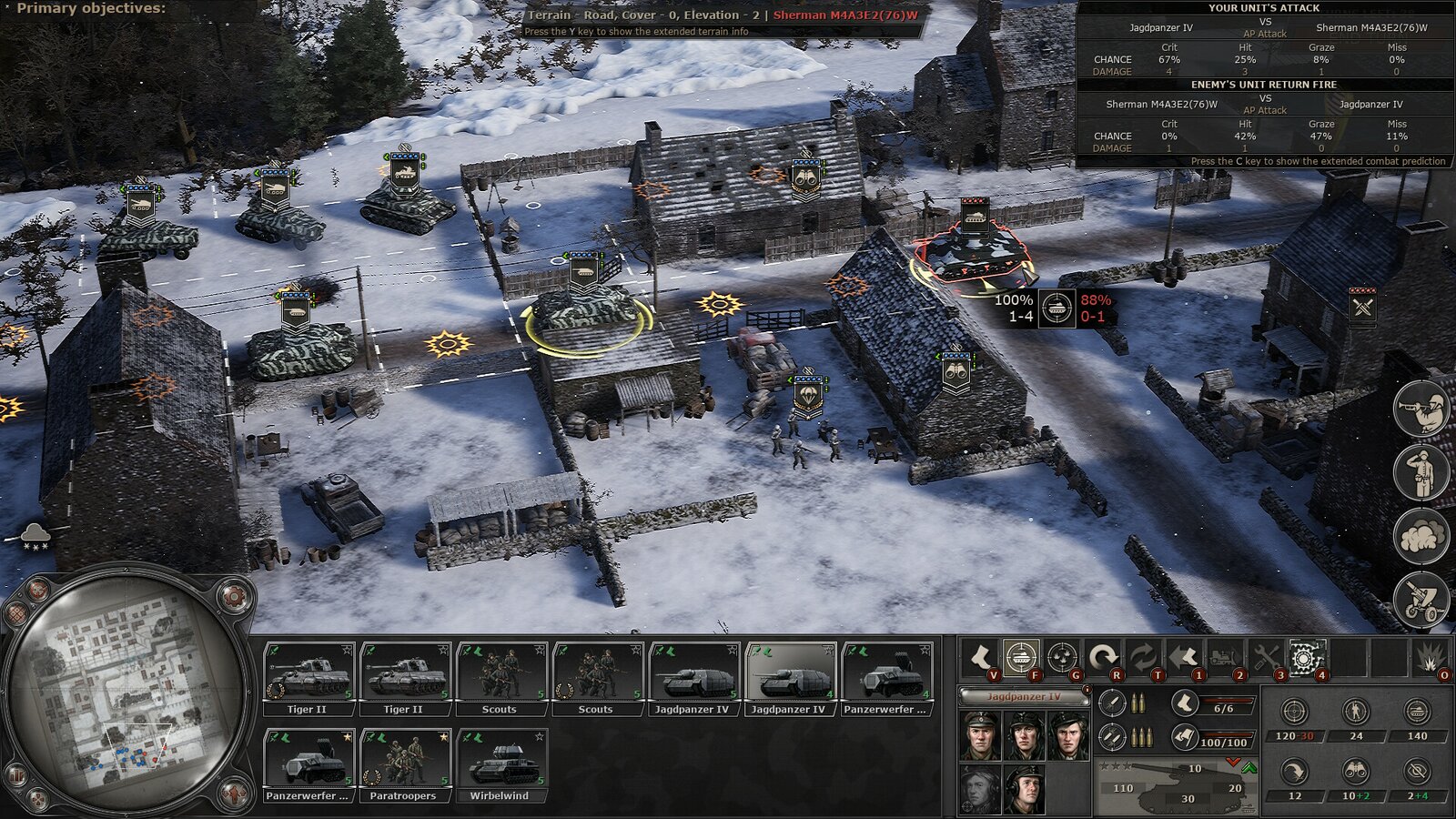This screenshot has height=819, width=1456.
Task: Toggle the entrench gear icon above hotkey 4
Action: tap(1303, 656)
